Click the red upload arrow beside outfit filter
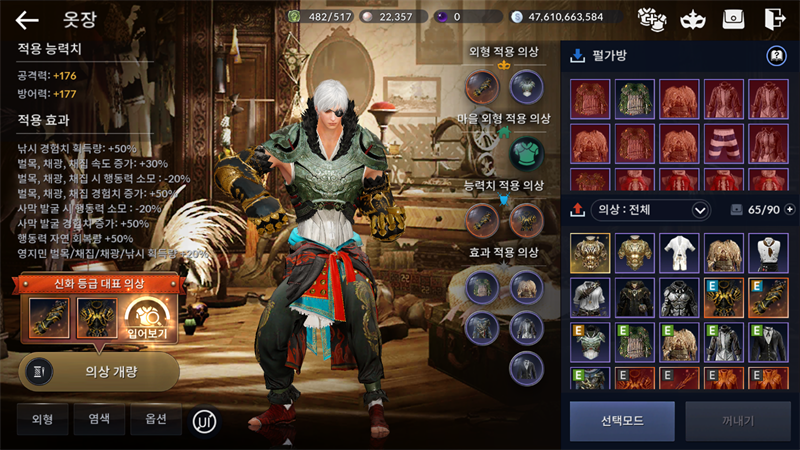Screen dimensions: 800x450 coord(577,210)
